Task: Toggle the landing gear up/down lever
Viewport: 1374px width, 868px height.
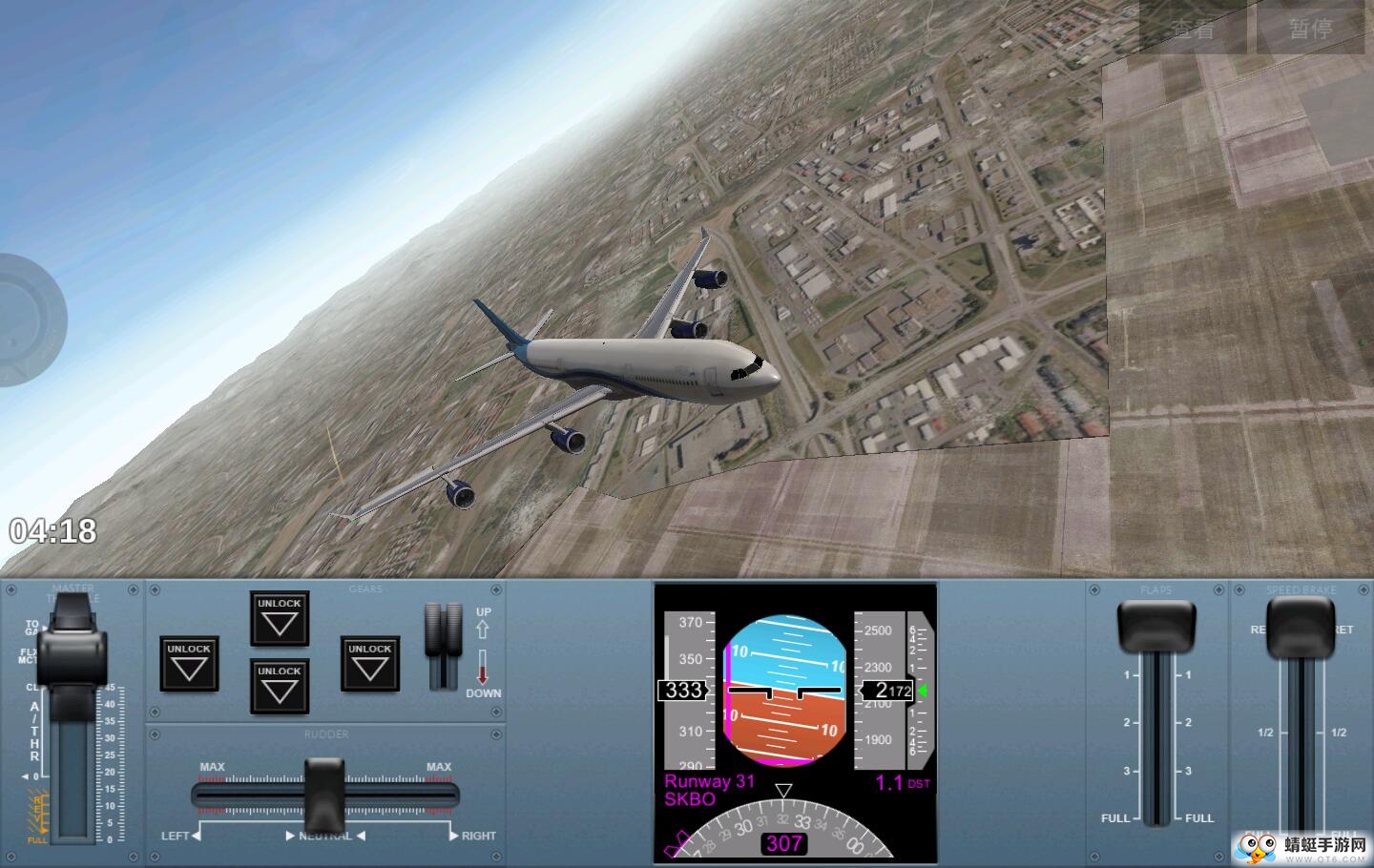Action: [443, 646]
